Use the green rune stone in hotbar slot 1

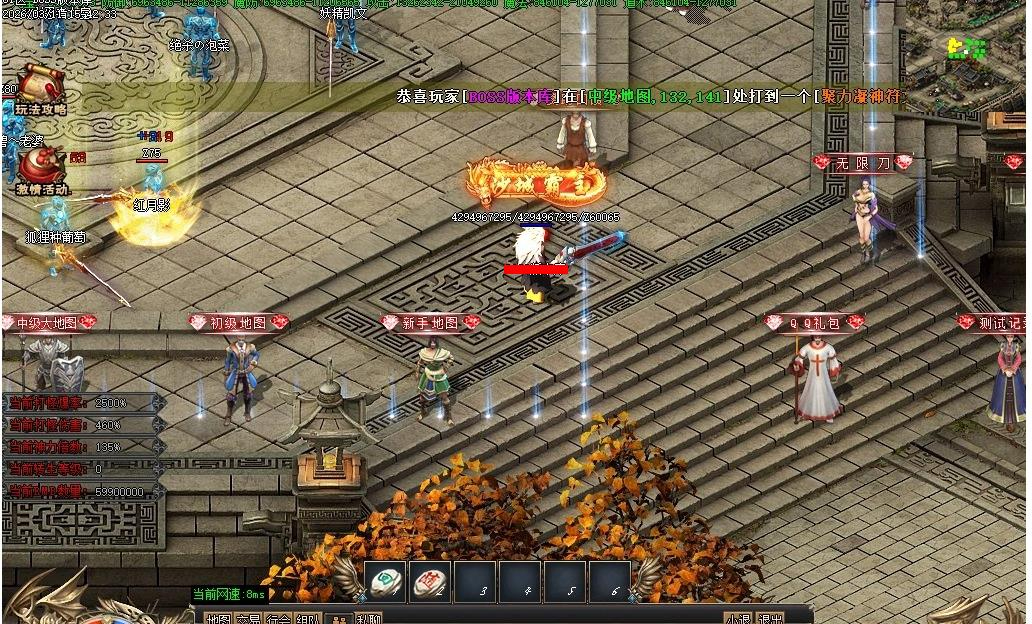[x=386, y=582]
